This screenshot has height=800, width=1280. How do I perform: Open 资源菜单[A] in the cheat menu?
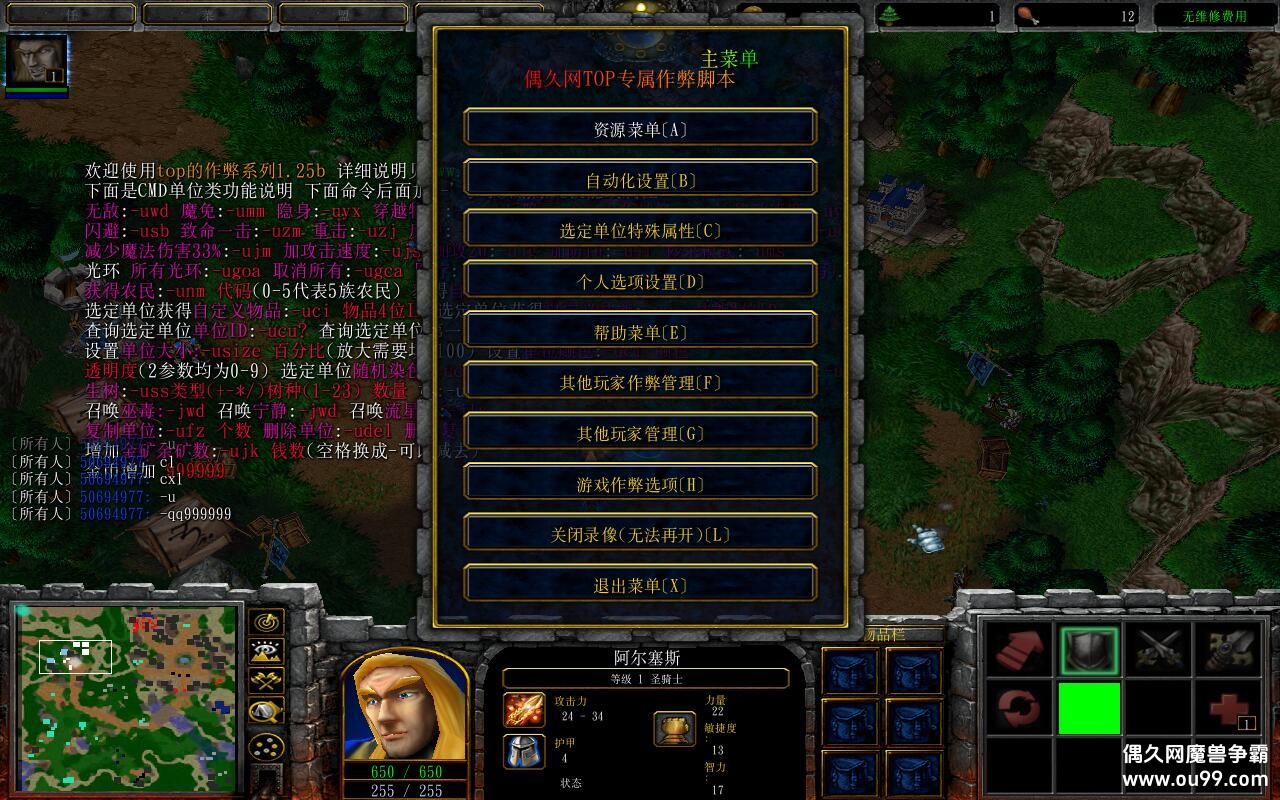639,127
